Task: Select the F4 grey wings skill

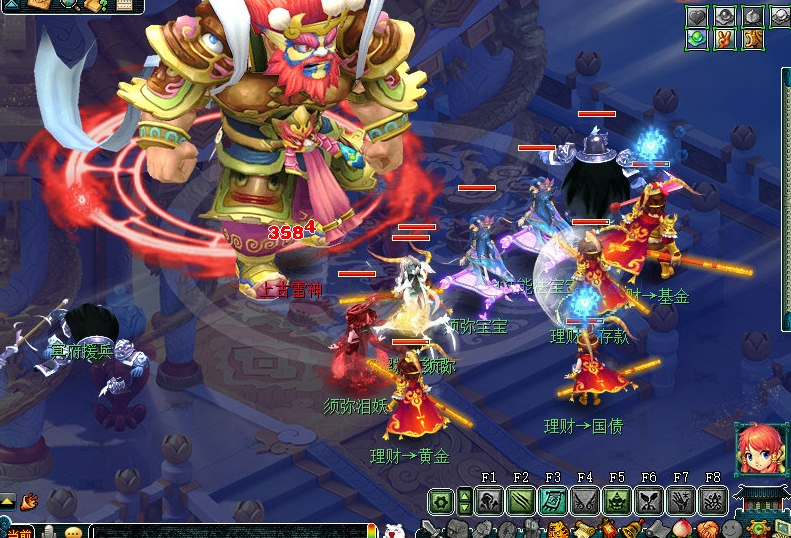Action: (x=585, y=501)
